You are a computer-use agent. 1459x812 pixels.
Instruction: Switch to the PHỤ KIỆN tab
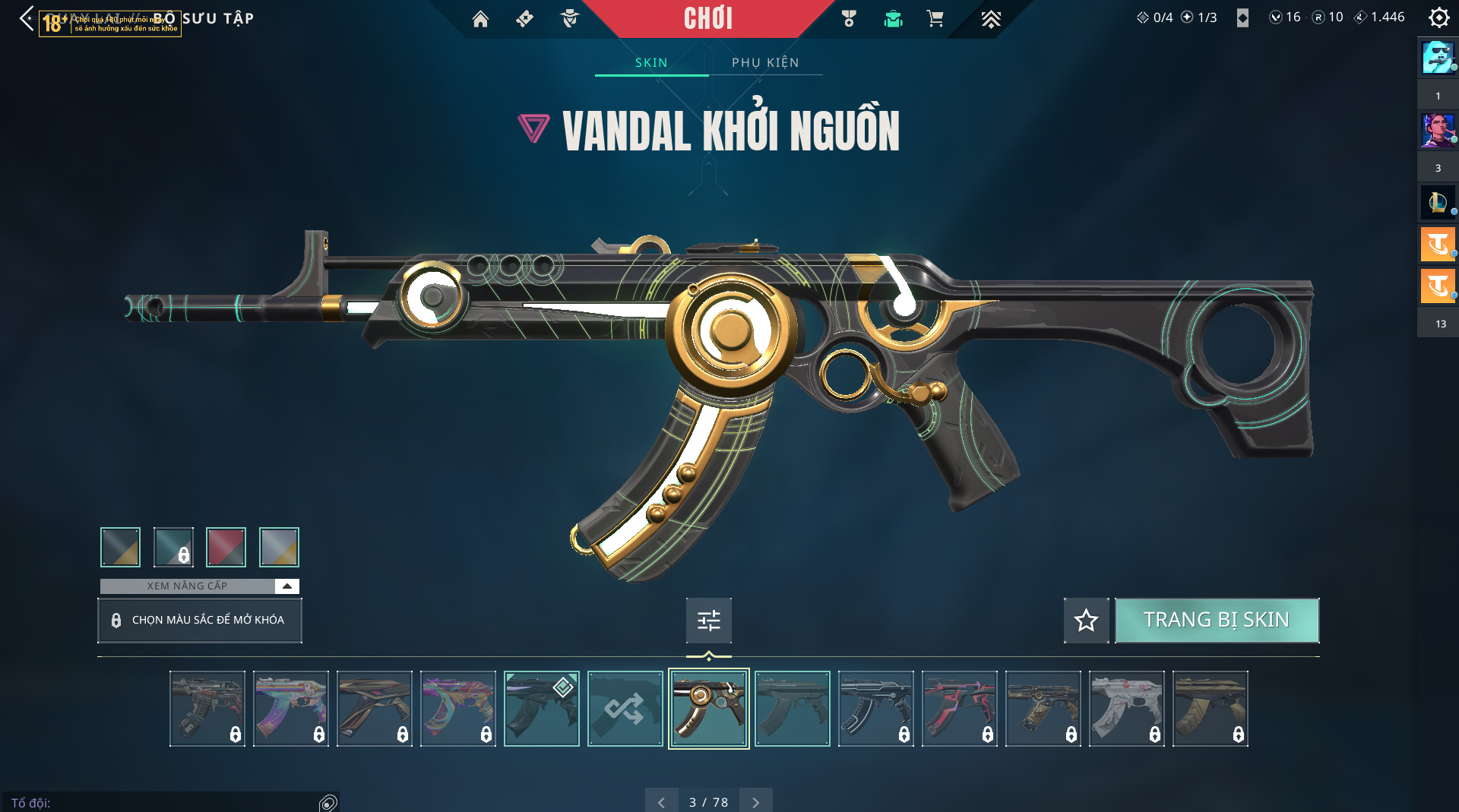[765, 62]
